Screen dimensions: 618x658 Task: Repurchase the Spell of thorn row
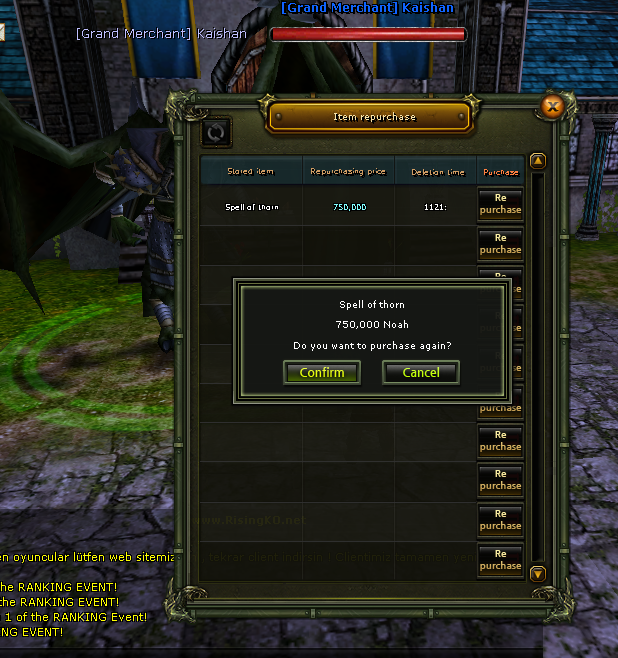[500, 203]
